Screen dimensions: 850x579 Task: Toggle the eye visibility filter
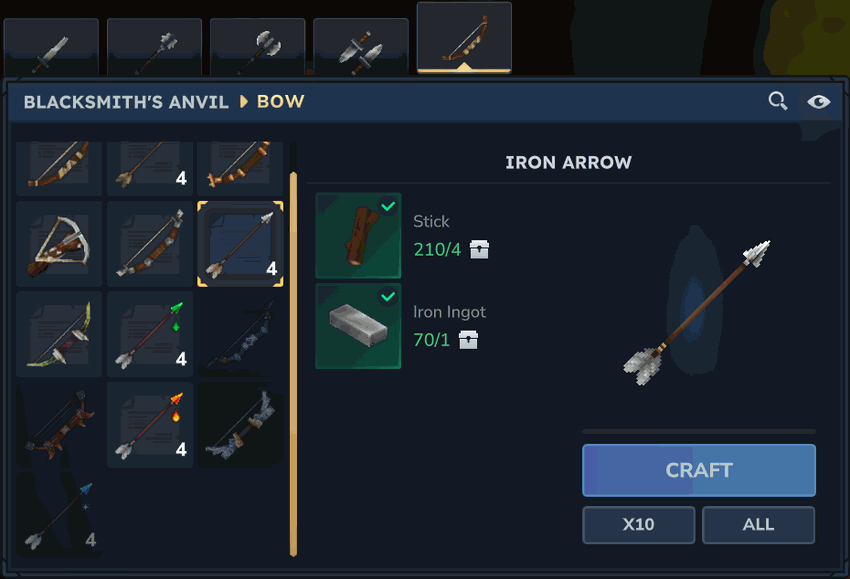[818, 101]
